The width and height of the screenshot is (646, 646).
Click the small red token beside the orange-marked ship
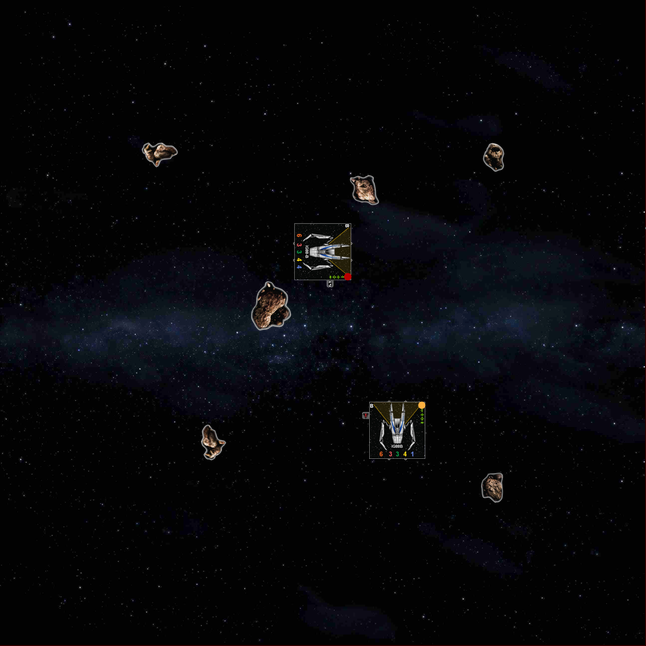366,415
